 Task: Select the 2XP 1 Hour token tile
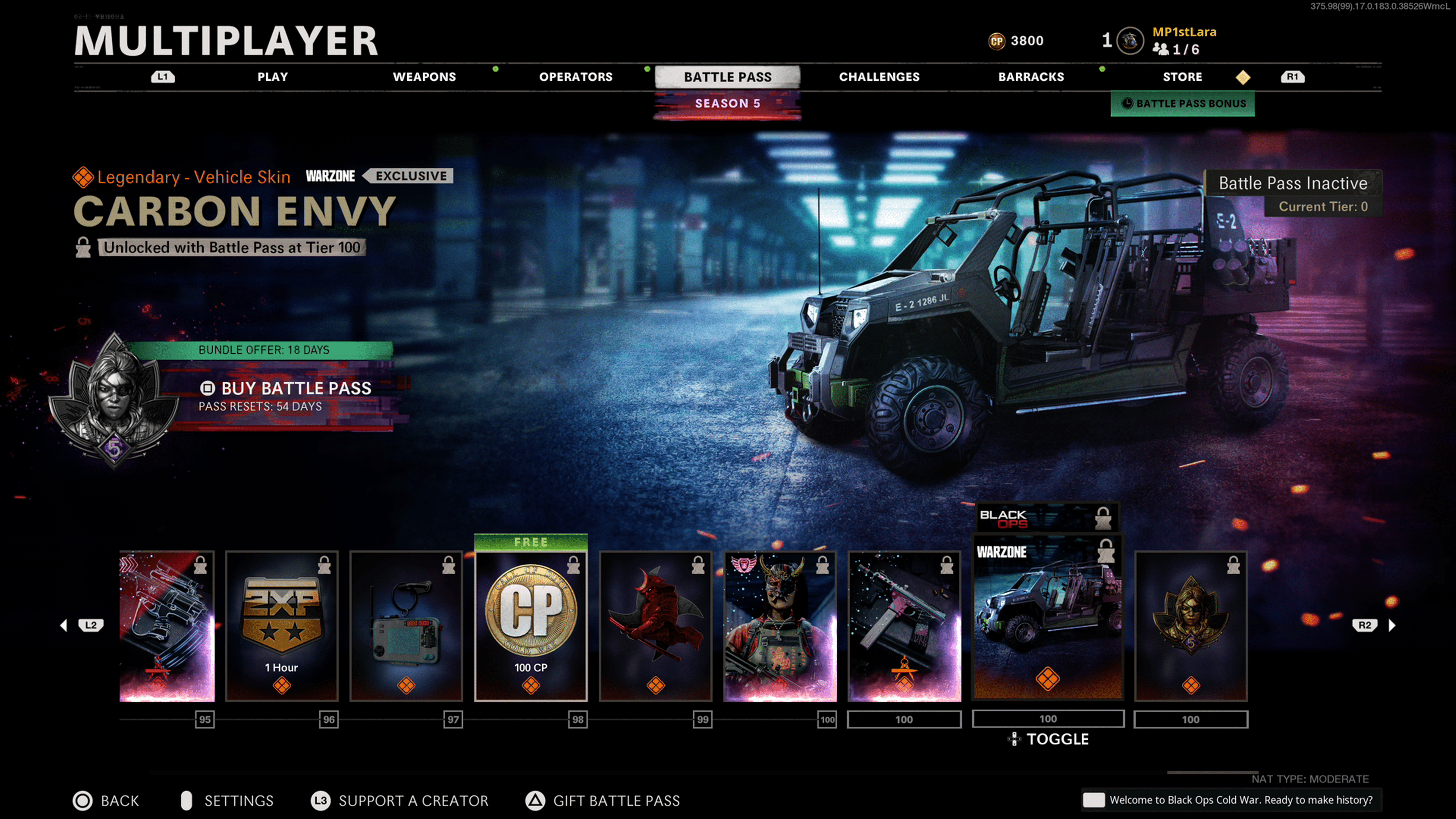click(x=281, y=626)
